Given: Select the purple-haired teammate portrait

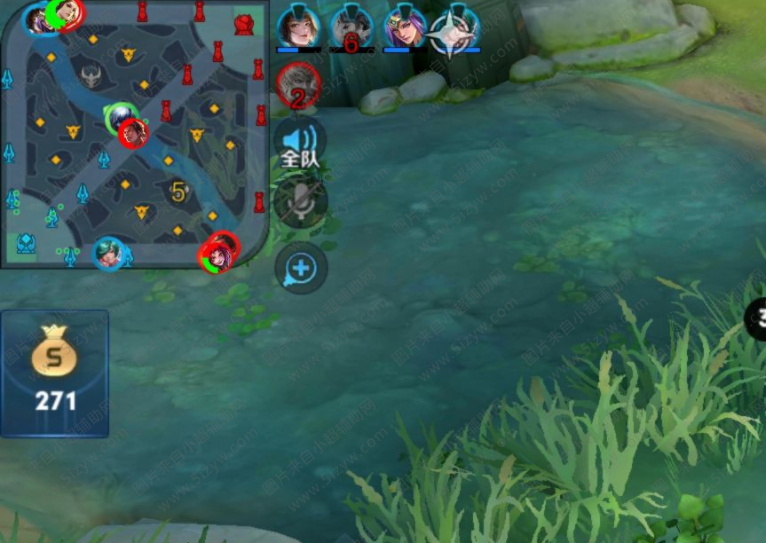Looking at the screenshot, I should 404,26.
